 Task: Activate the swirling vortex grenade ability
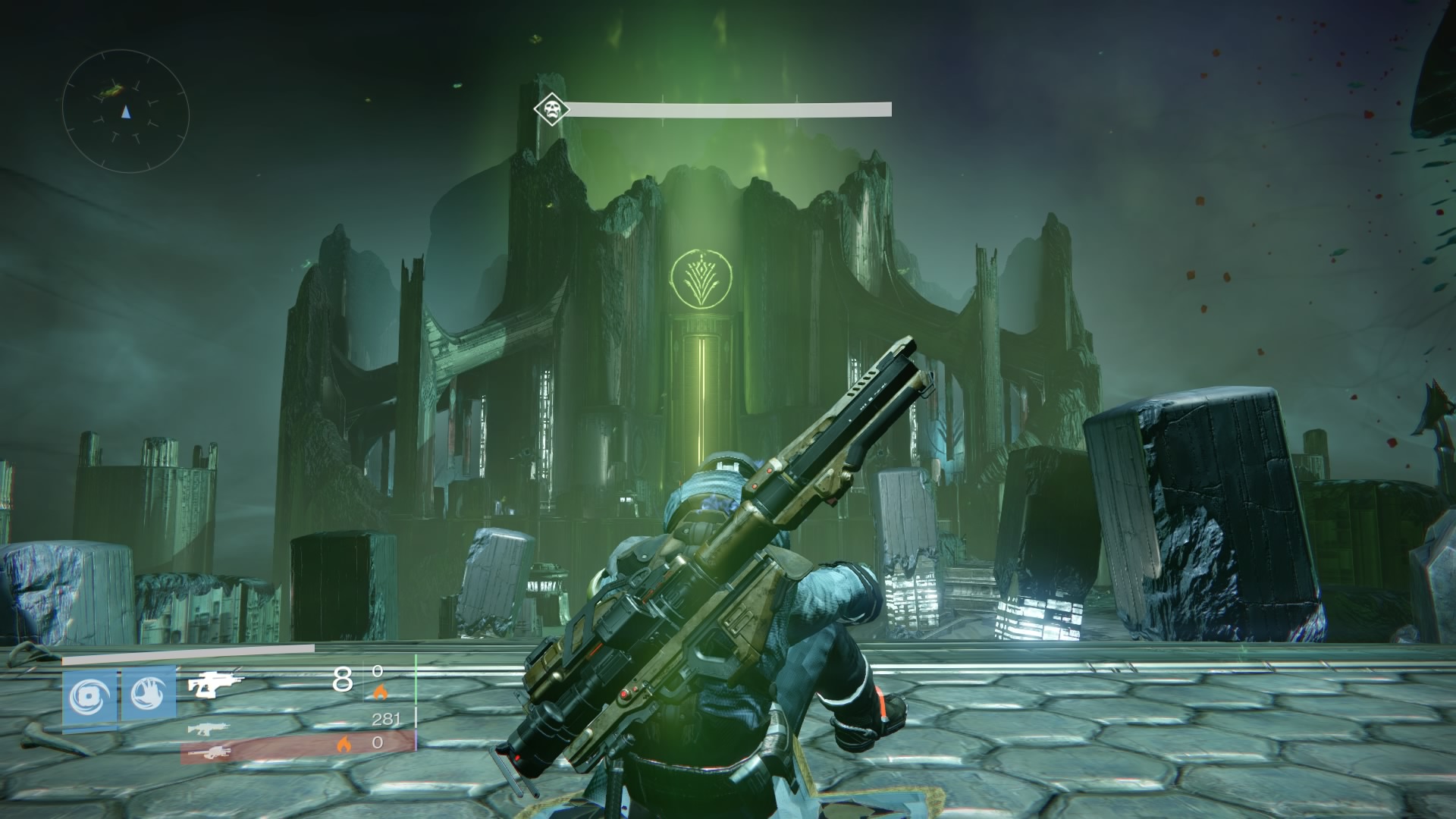(x=90, y=695)
